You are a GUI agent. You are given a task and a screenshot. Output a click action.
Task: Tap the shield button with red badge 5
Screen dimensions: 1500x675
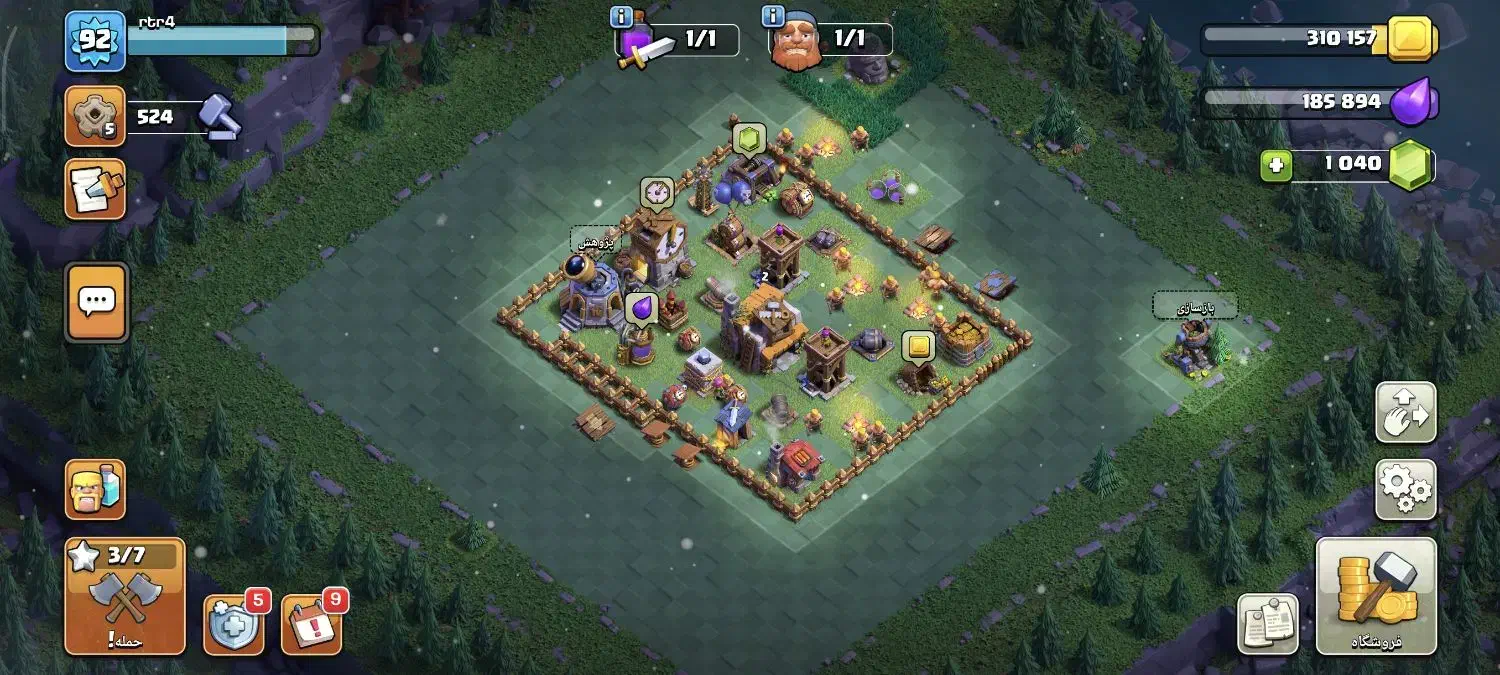234,624
